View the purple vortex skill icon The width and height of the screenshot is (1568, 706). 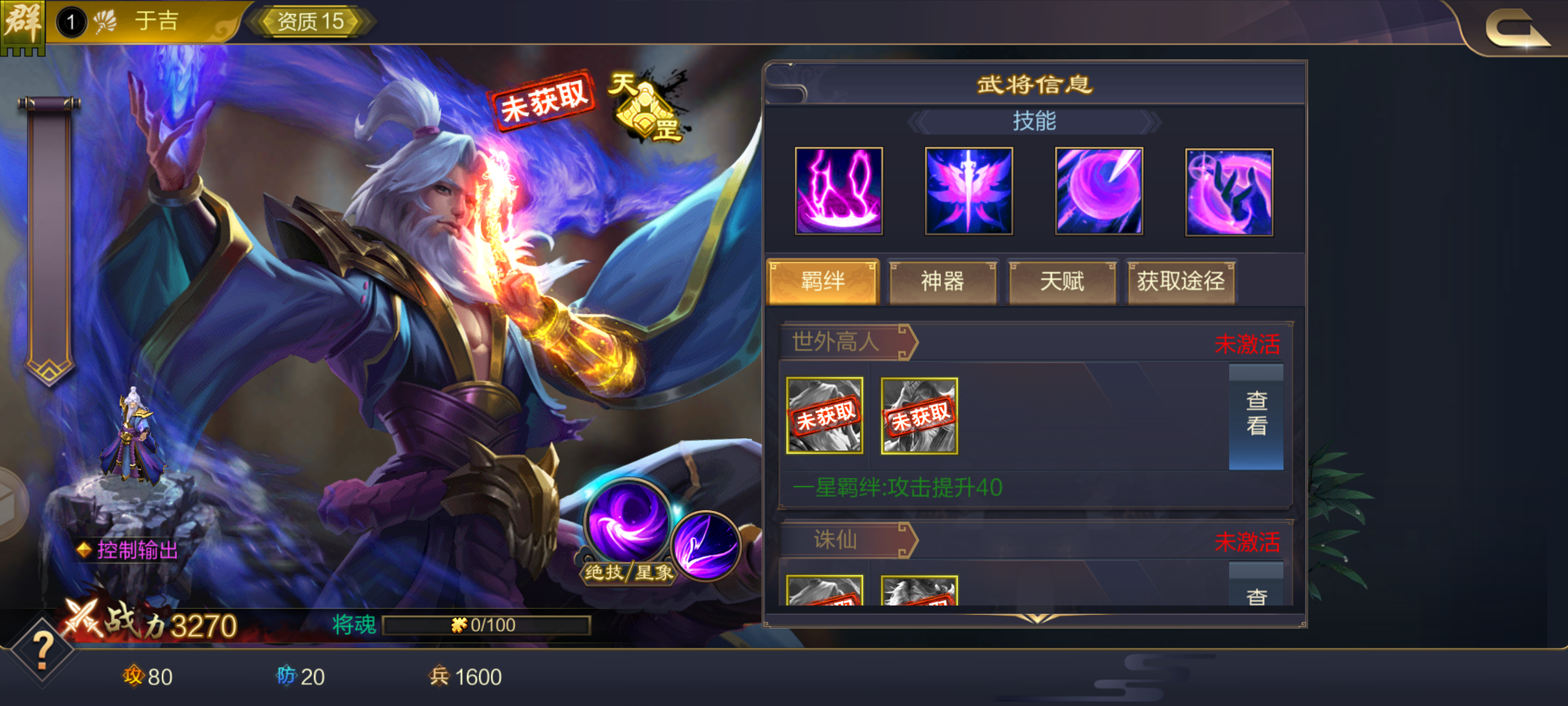point(1098,191)
